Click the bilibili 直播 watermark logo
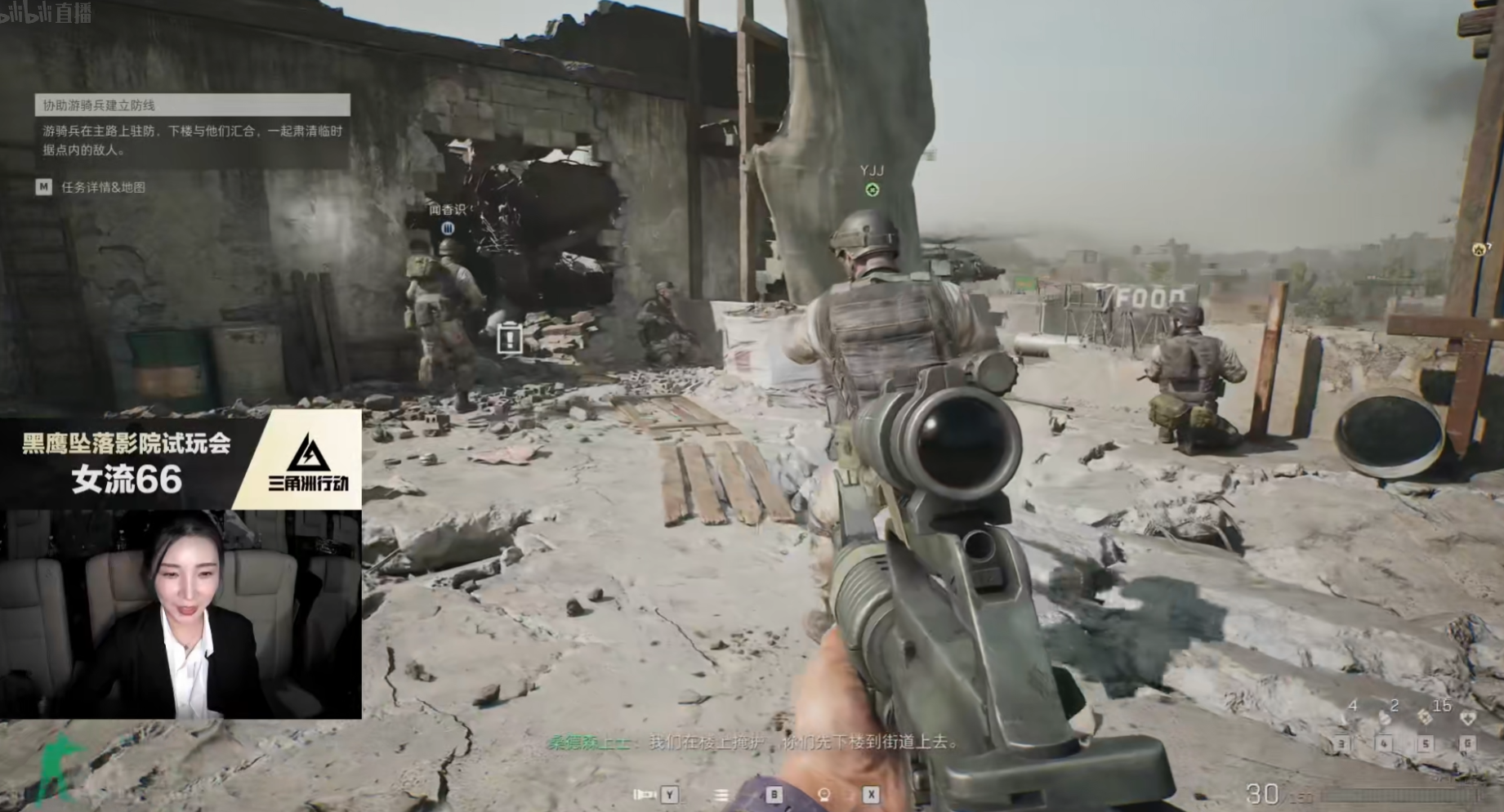Image resolution: width=1504 pixels, height=812 pixels. (x=47, y=11)
